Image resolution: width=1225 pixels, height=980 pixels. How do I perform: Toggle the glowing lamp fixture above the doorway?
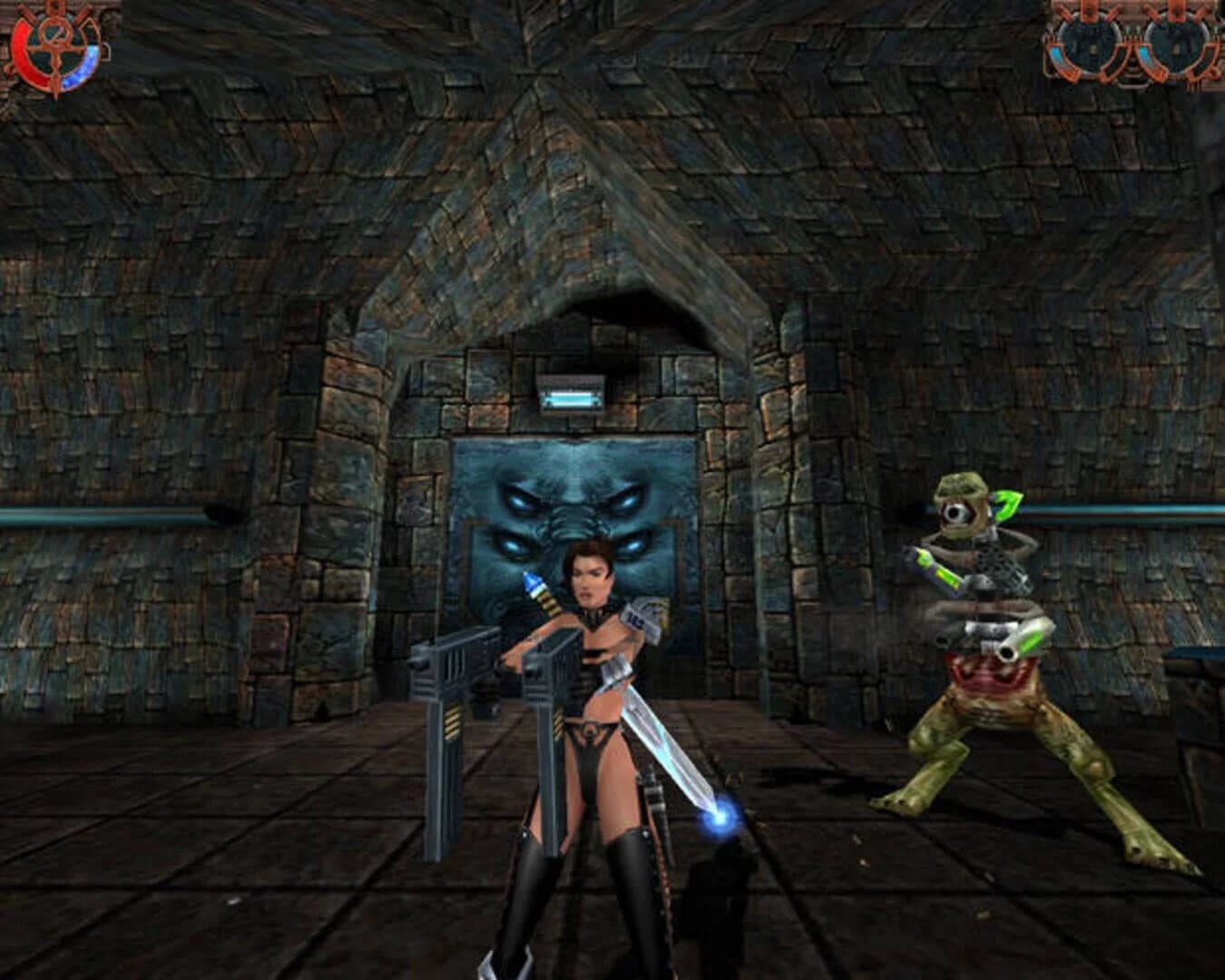coord(570,392)
